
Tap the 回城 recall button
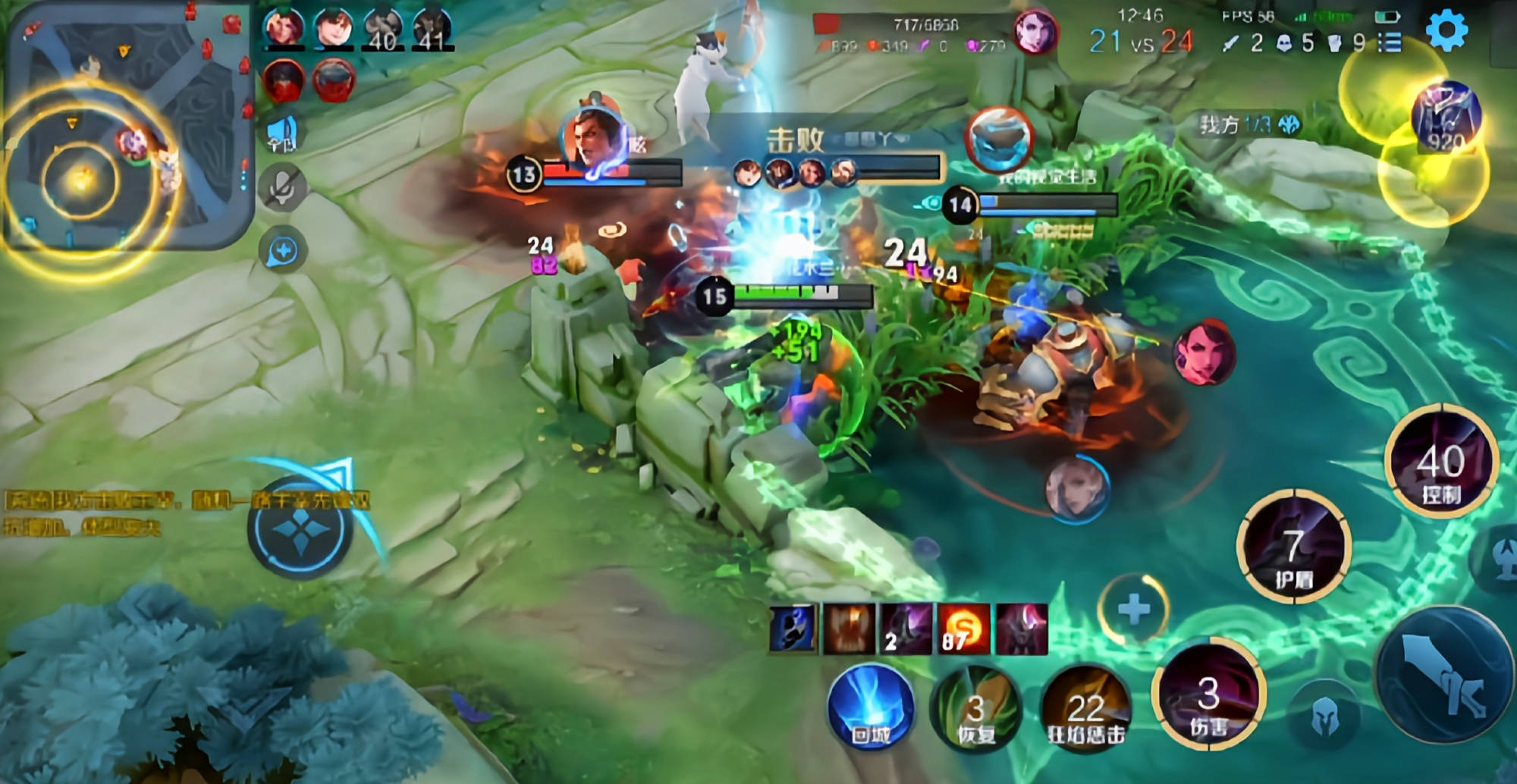[871, 708]
